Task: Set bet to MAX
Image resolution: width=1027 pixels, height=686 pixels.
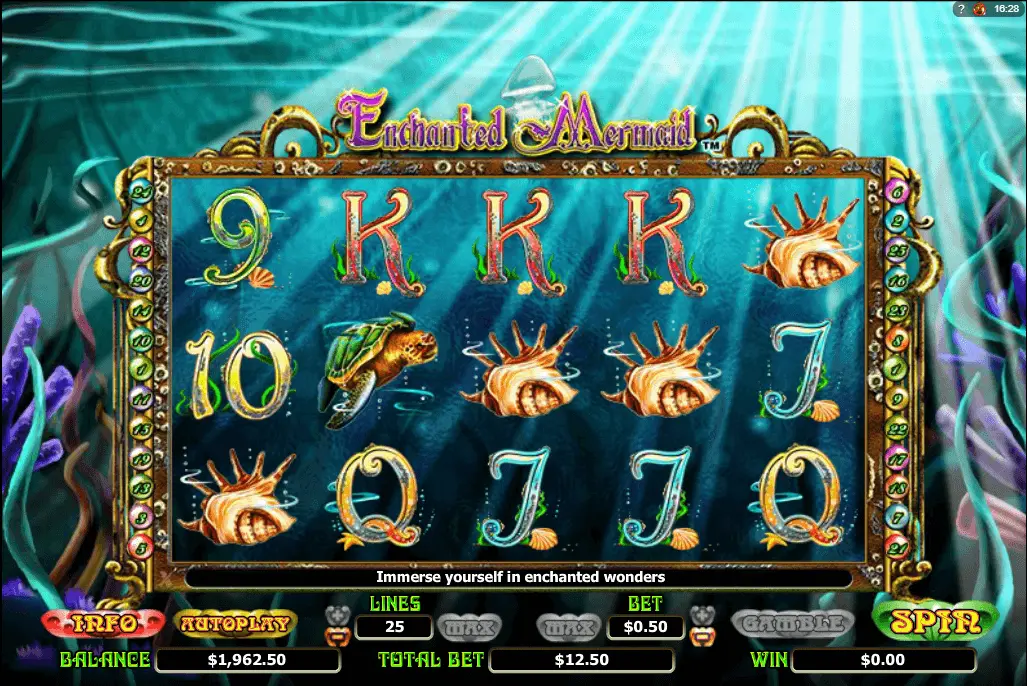Action: point(569,627)
